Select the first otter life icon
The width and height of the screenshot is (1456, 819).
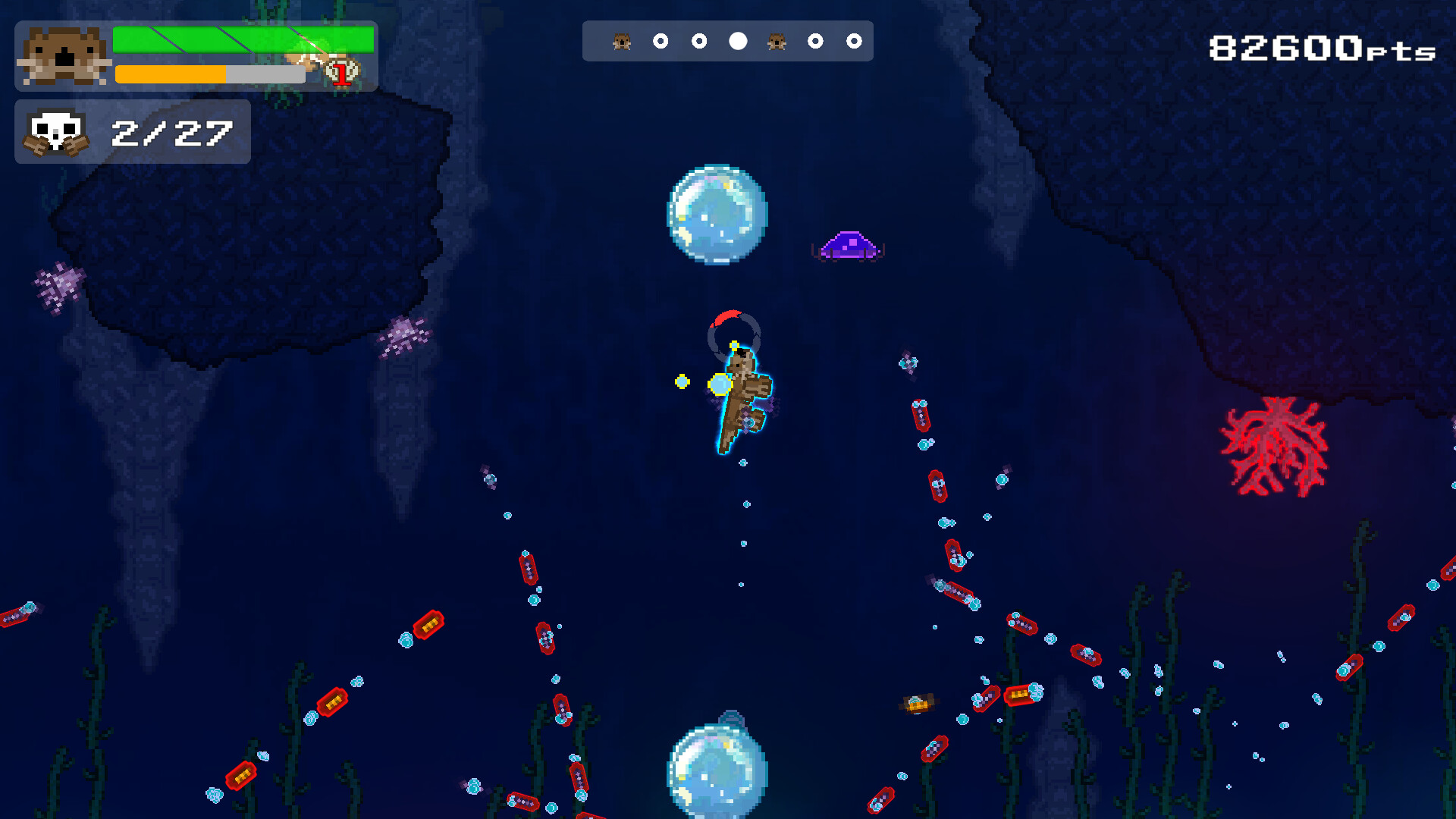pos(622,41)
